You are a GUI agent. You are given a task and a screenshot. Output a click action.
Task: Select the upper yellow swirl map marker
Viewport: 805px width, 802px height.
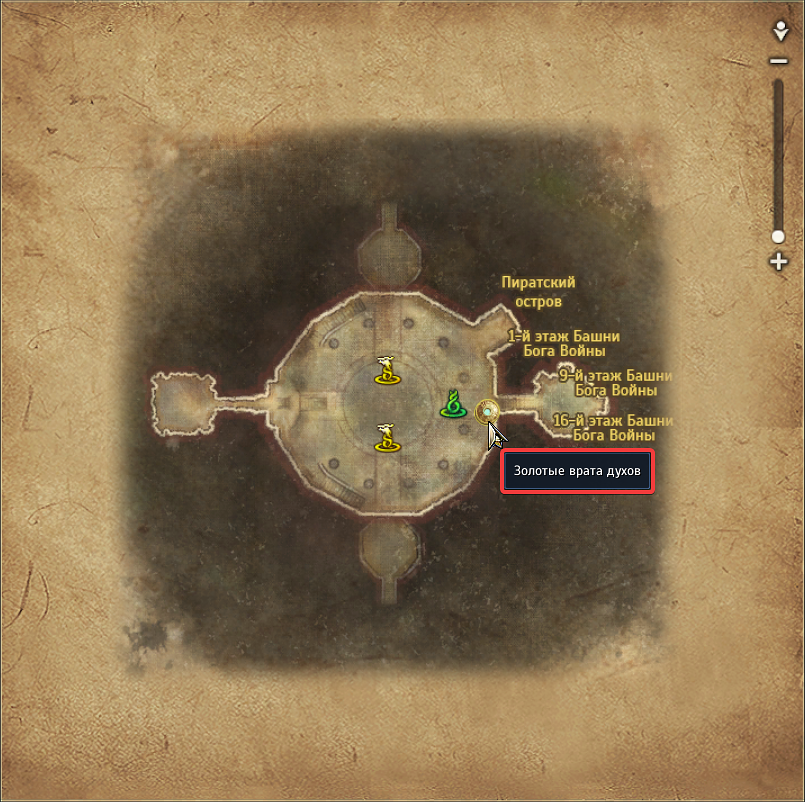pyautogui.click(x=387, y=370)
